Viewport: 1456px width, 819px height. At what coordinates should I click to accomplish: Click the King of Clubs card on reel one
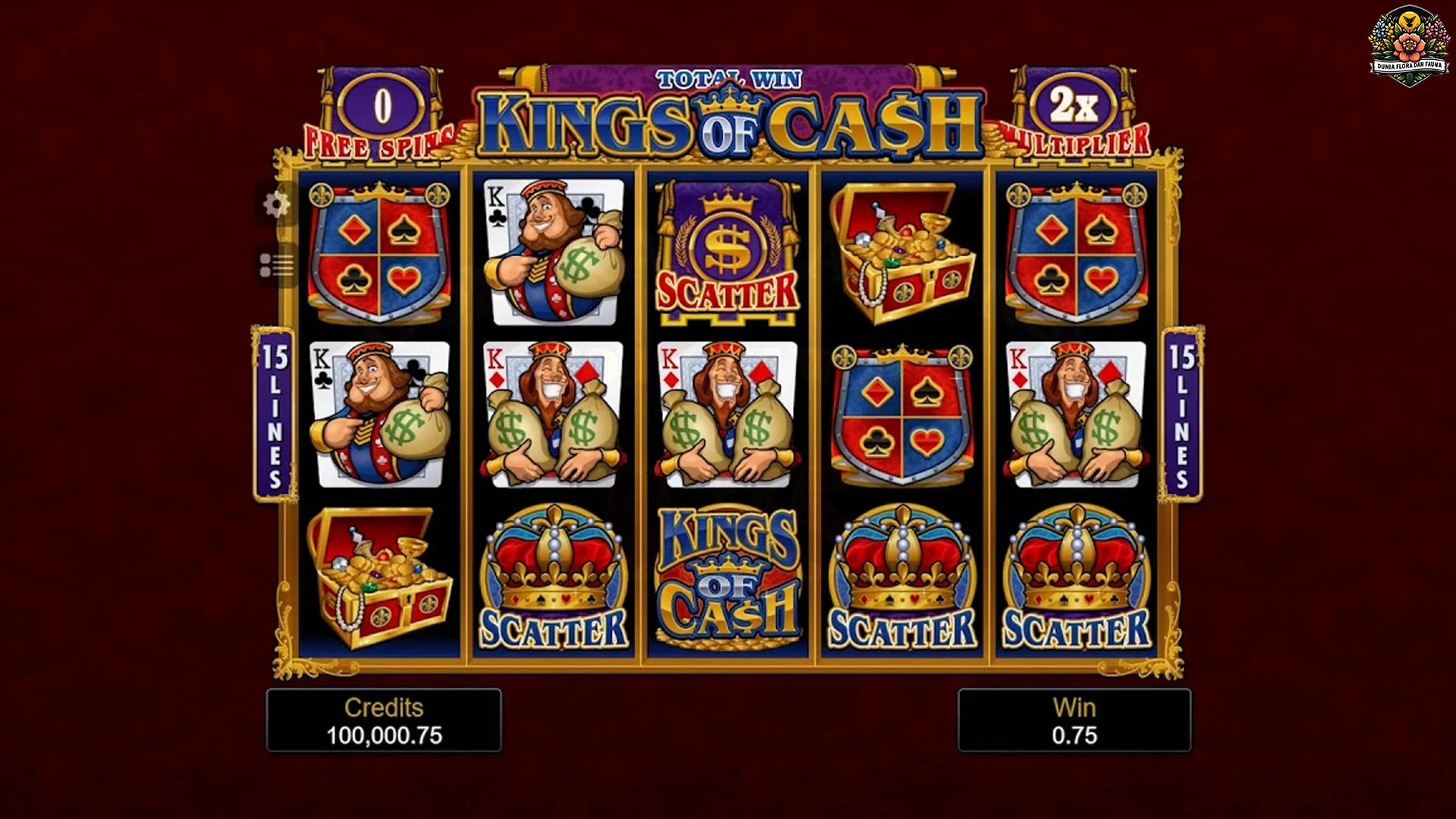tap(375, 413)
